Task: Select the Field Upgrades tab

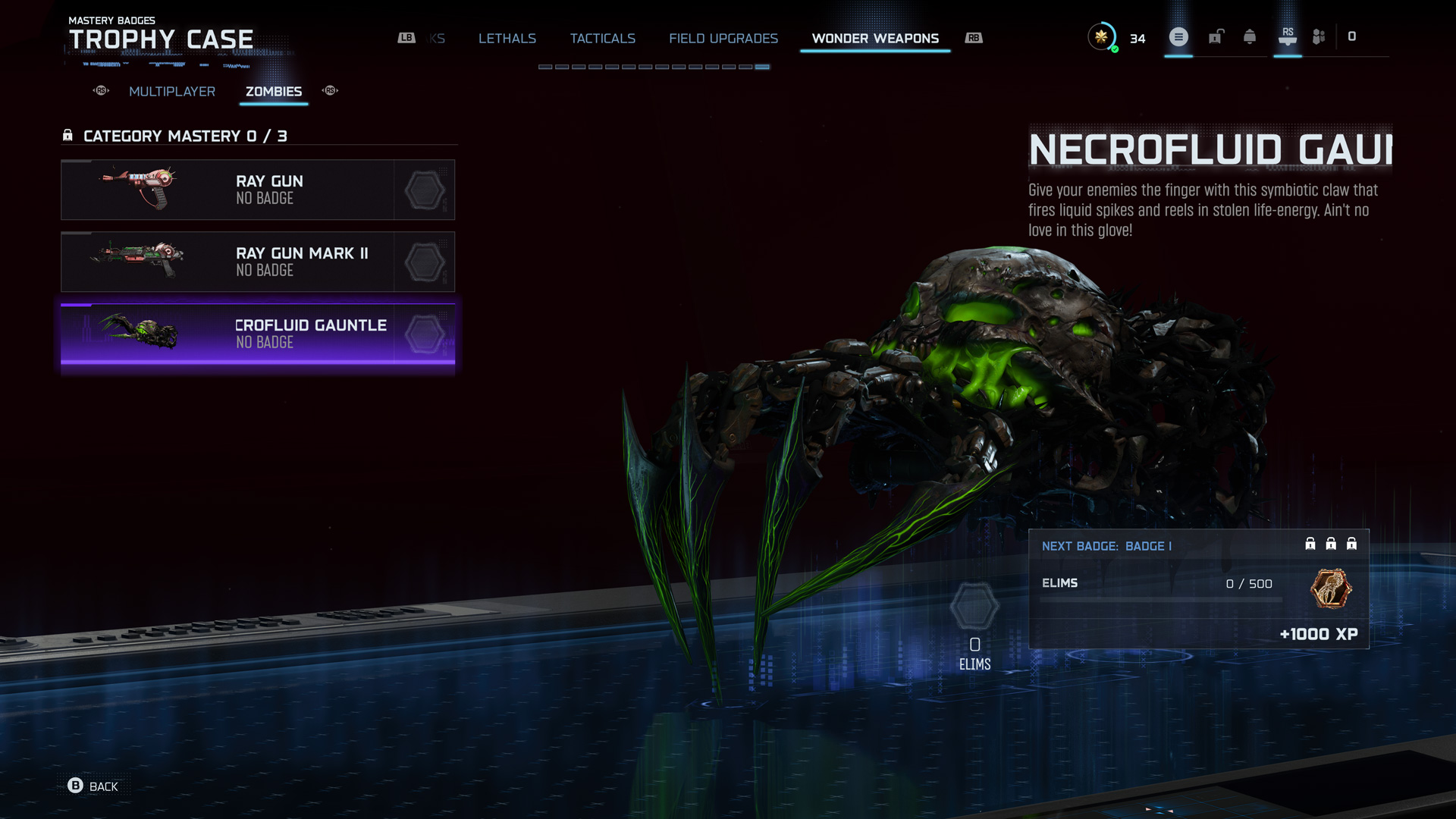Action: tap(723, 39)
